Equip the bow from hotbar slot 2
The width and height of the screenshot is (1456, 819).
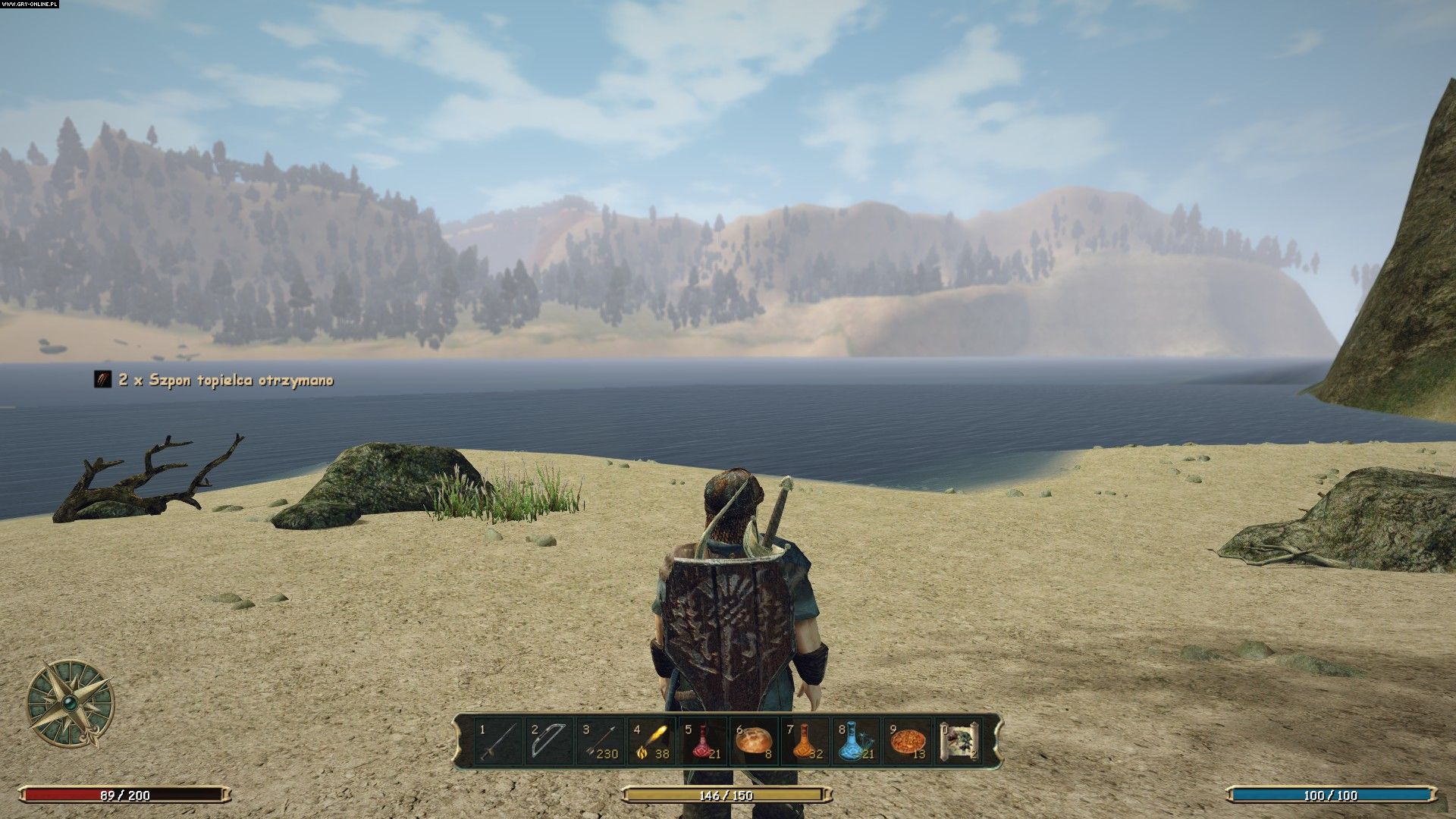point(549,742)
